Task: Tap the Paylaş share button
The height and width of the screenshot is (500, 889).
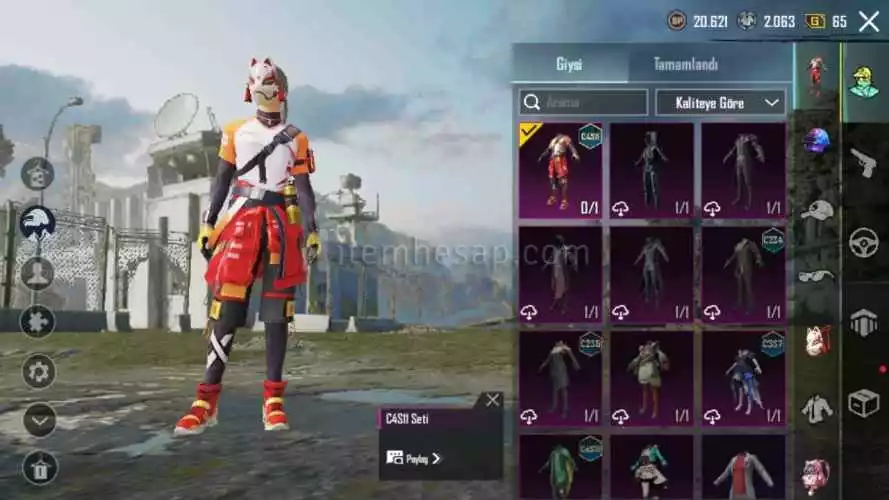Action: pos(413,458)
